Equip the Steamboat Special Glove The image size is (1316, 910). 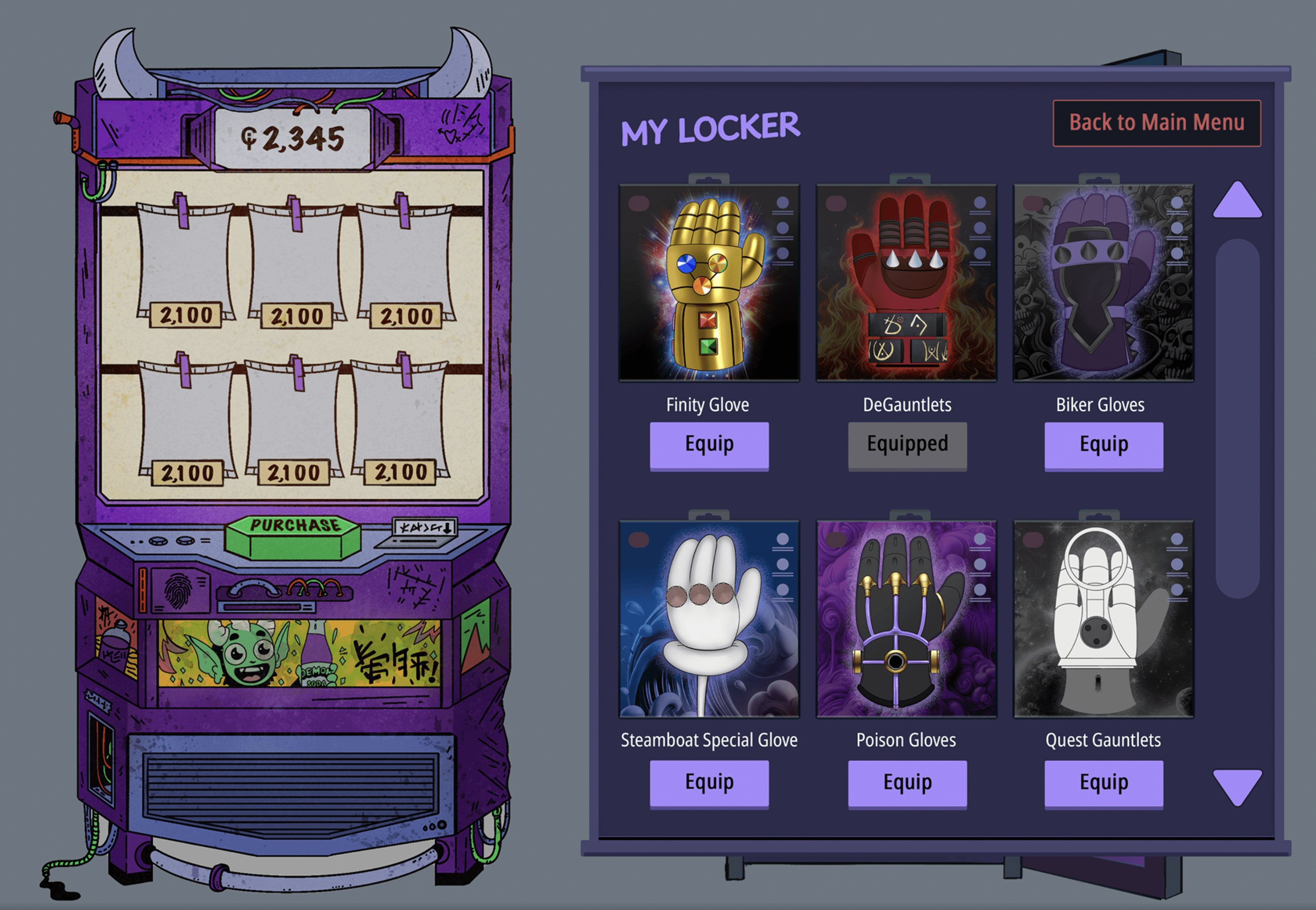click(x=709, y=783)
